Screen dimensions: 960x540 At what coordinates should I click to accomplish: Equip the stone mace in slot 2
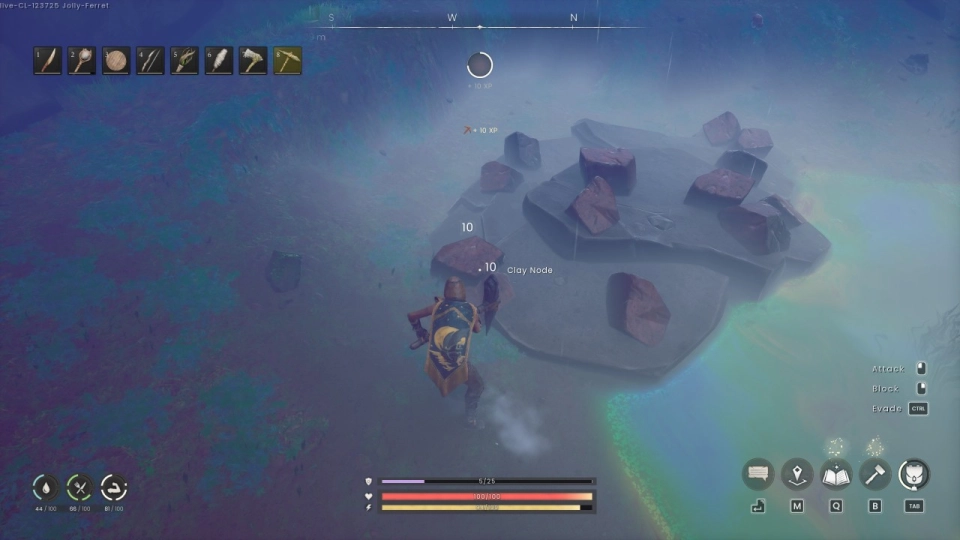(82, 61)
